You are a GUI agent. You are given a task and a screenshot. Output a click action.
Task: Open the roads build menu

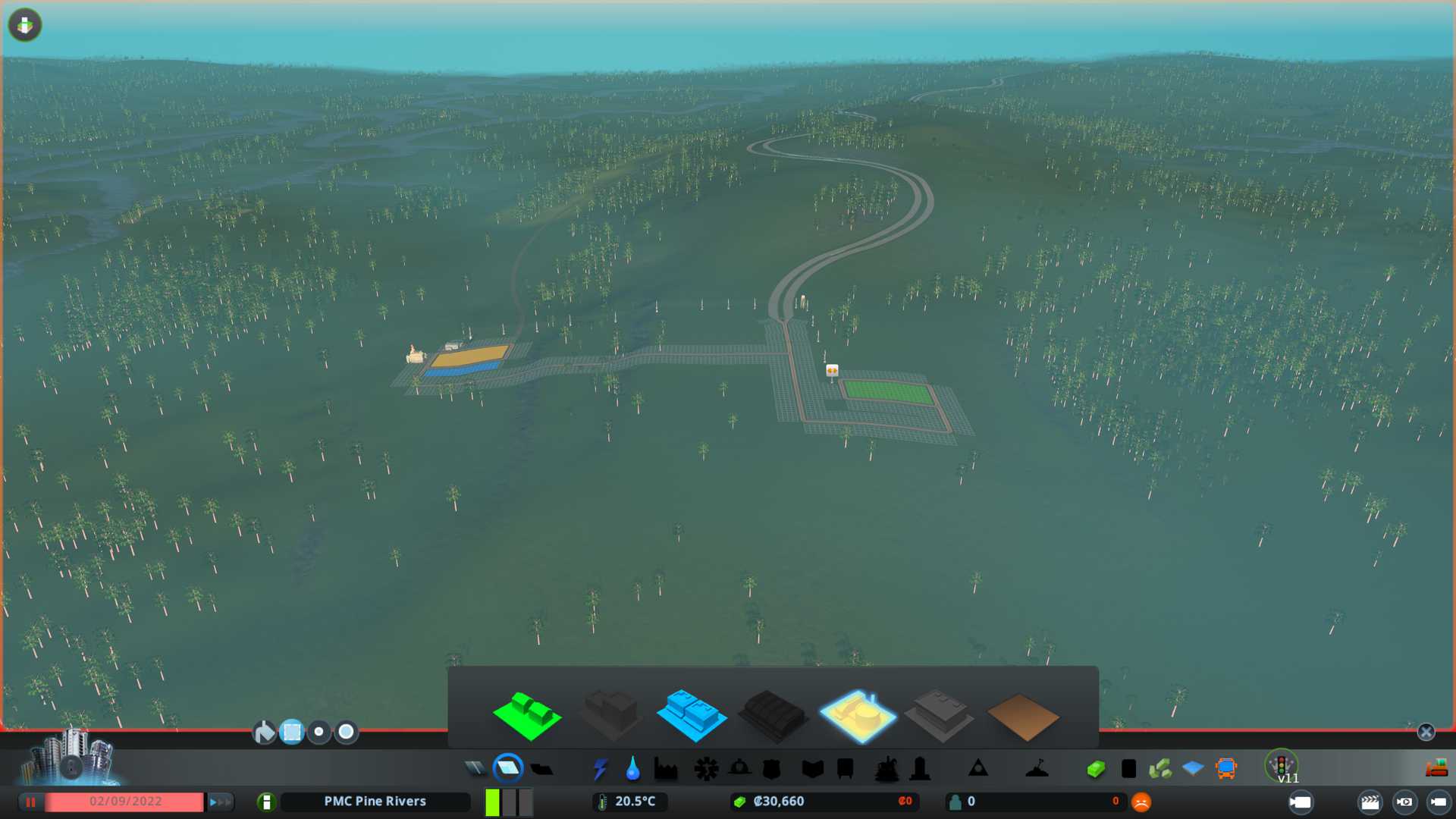pos(475,769)
